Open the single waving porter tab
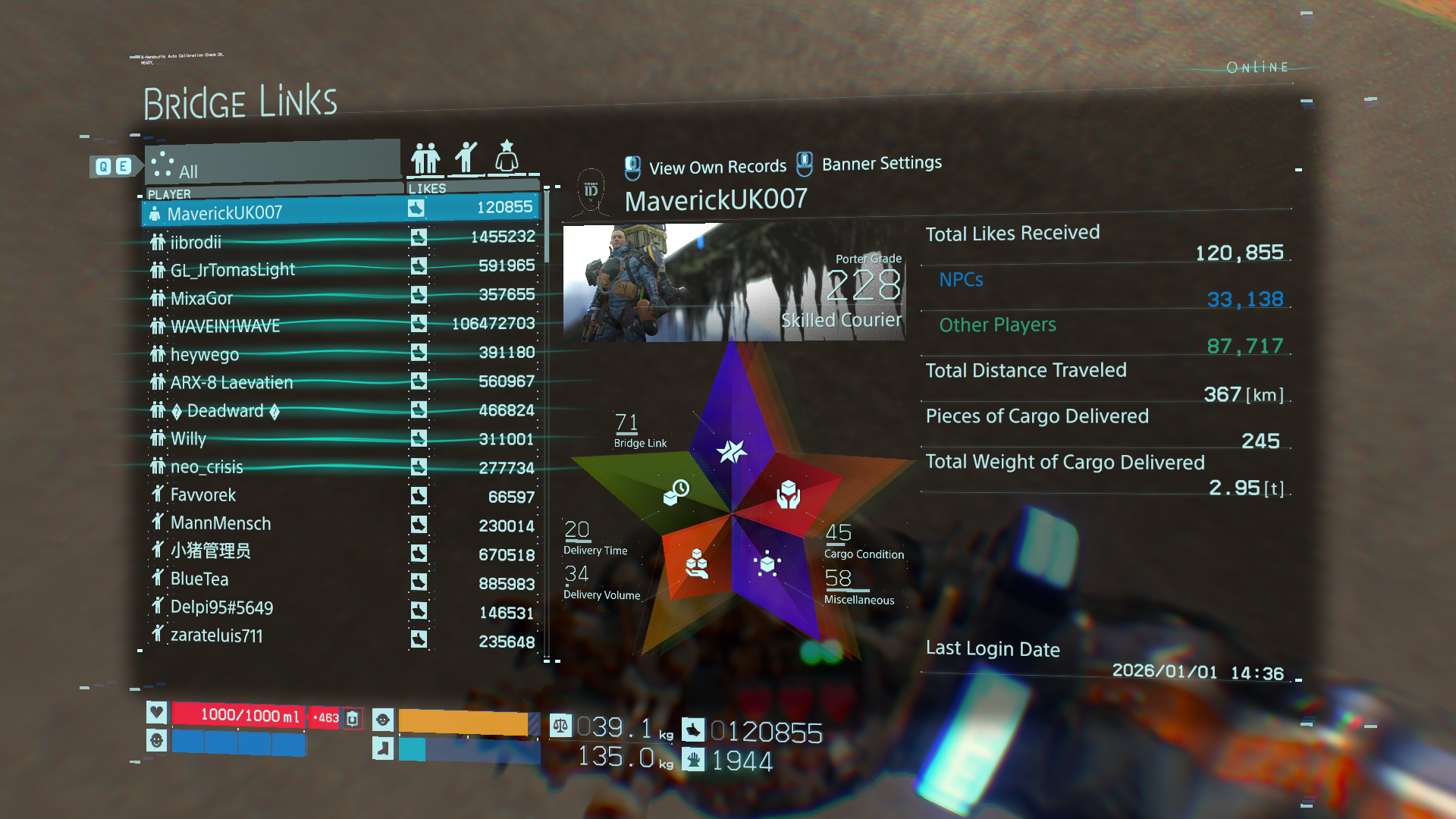This screenshot has height=819, width=1456. 466,158
